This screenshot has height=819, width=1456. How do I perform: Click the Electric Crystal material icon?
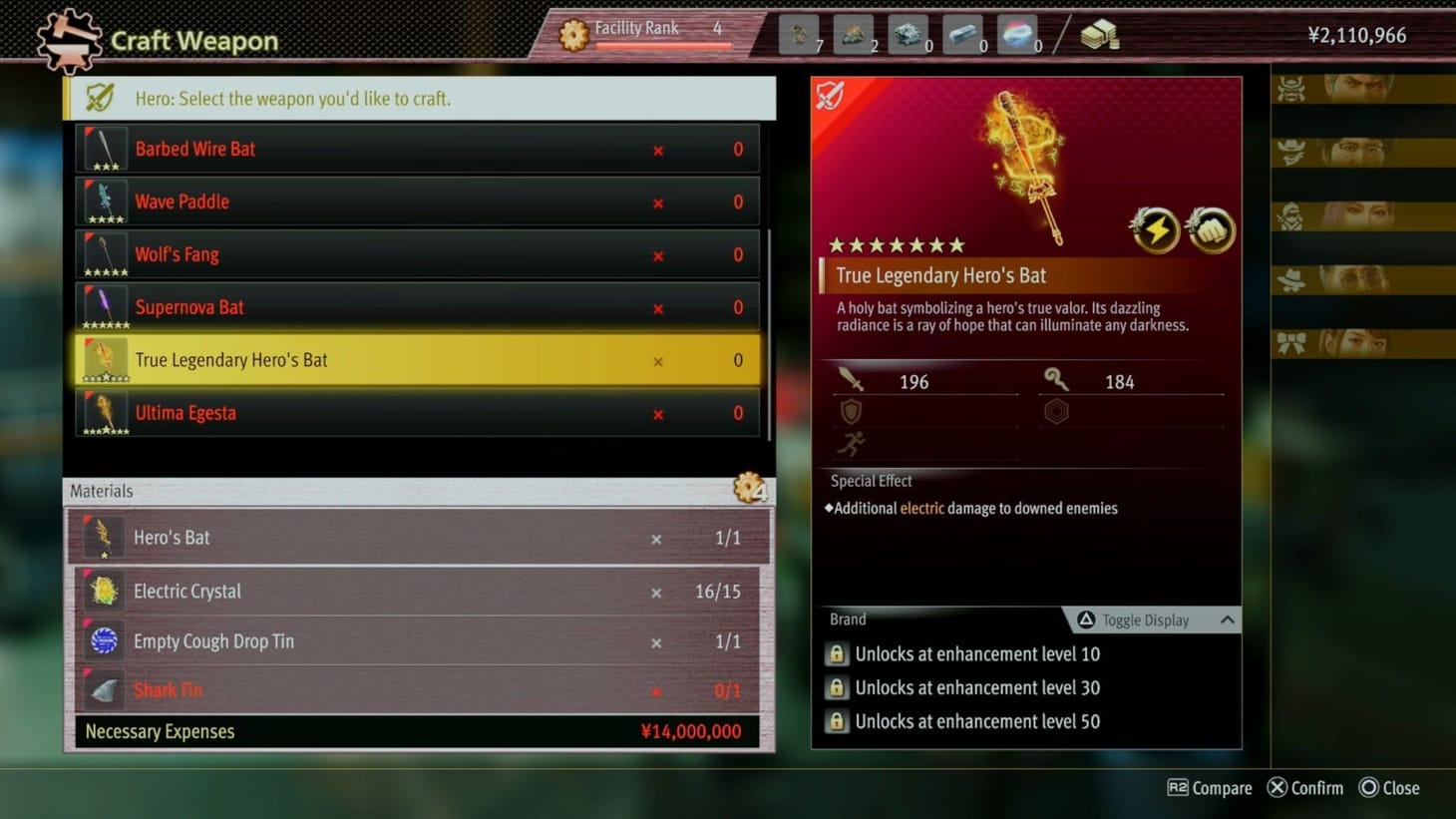(104, 591)
